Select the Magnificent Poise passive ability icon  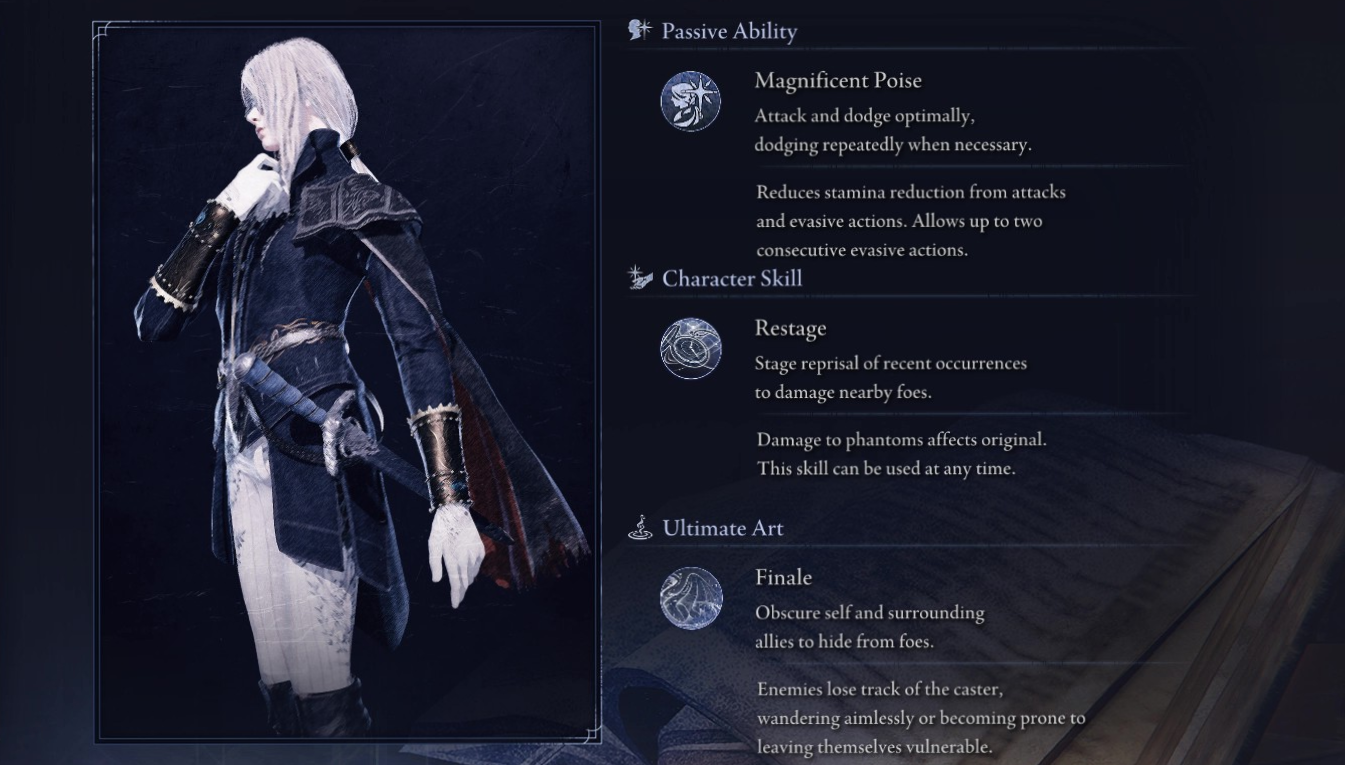(x=690, y=100)
